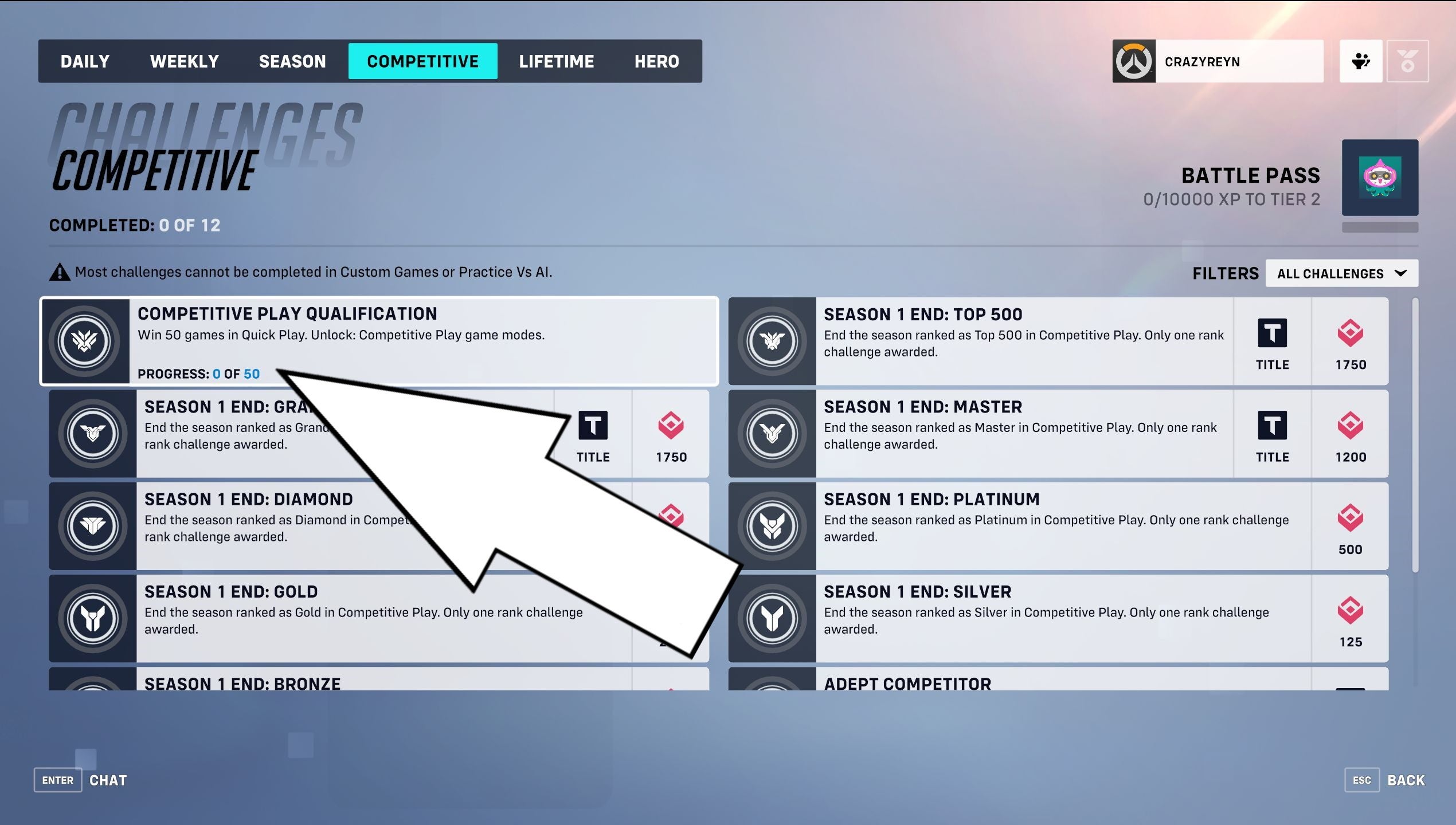Click the 1750 credits reward for Grandmaster
Viewport: 1456px width, 825px height.
671,434
